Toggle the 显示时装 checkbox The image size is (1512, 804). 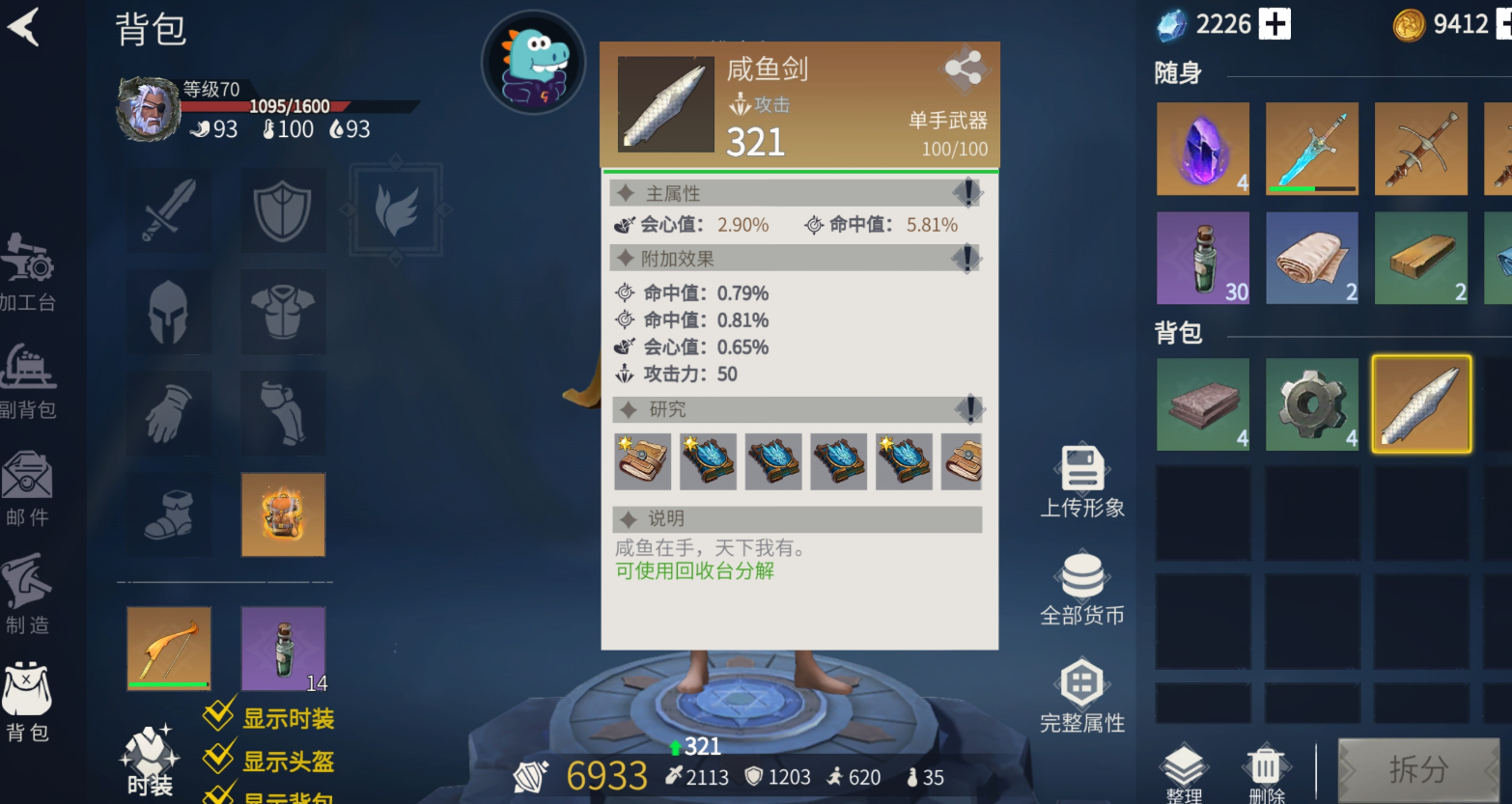coord(218,716)
